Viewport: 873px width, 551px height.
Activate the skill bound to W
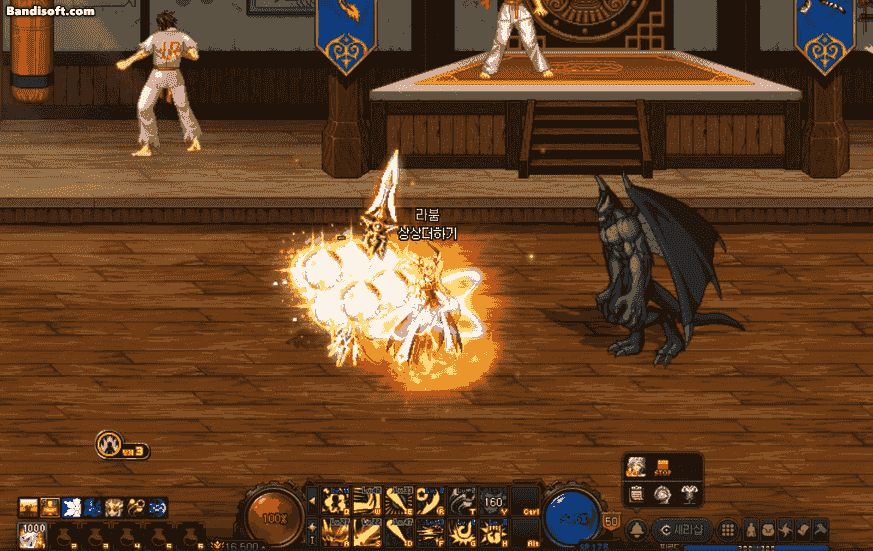367,499
